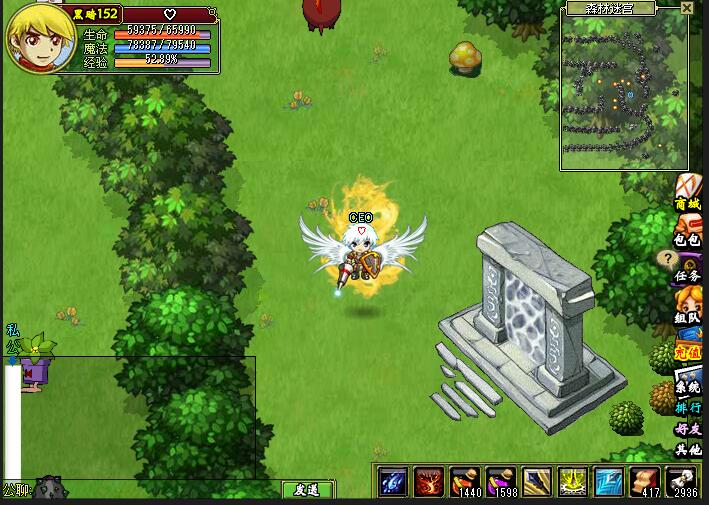The width and height of the screenshot is (709, 505).
Task: Open the 组队 team menu
Action: pyautogui.click(x=688, y=306)
